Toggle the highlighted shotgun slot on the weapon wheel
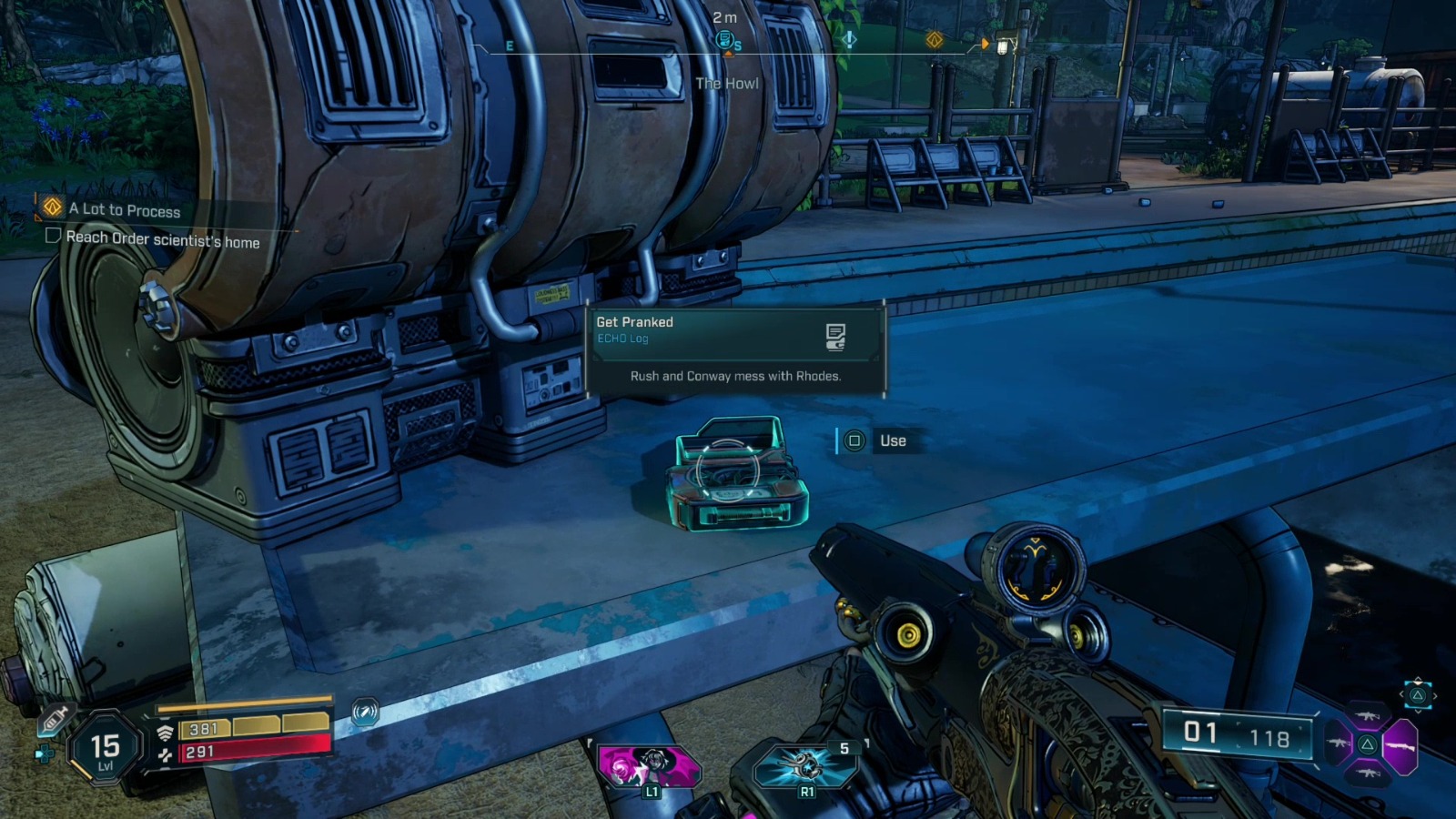This screenshot has width=1456, height=819. pos(1401,747)
